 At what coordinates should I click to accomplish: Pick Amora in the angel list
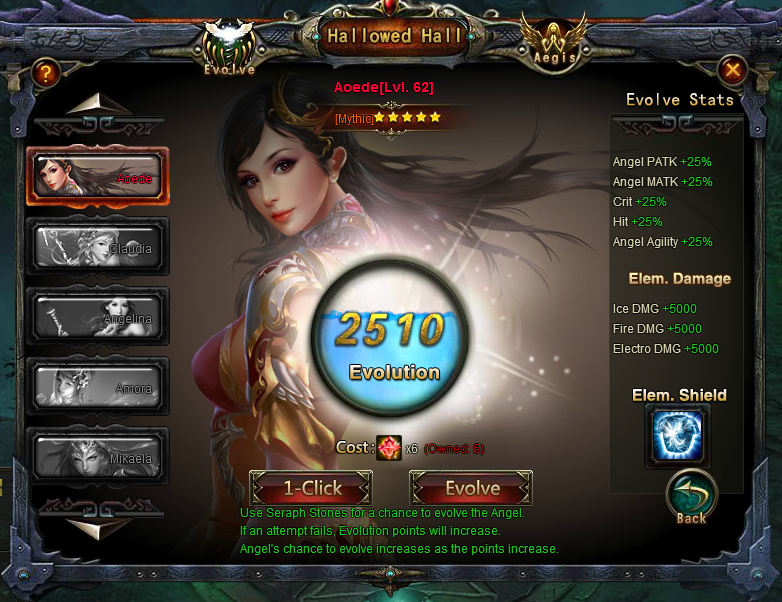pyautogui.click(x=98, y=385)
